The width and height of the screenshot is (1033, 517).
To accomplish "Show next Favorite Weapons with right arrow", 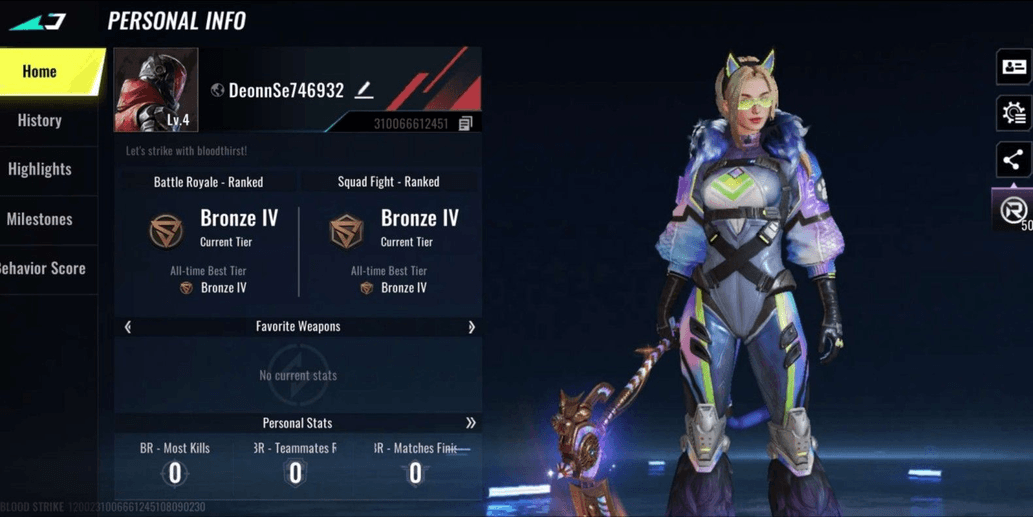I will [x=471, y=327].
